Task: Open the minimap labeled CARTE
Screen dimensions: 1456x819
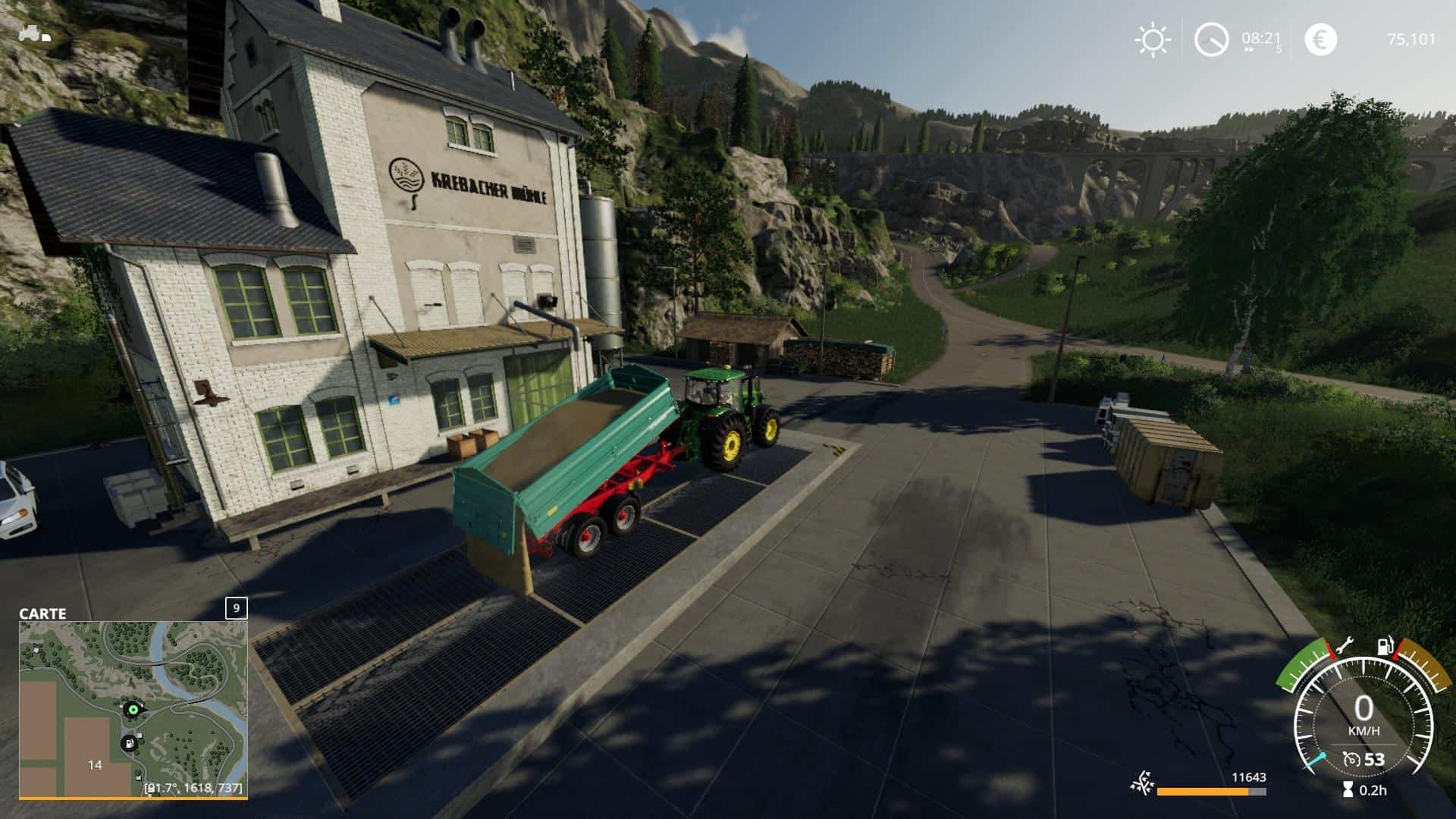Action: 133,709
